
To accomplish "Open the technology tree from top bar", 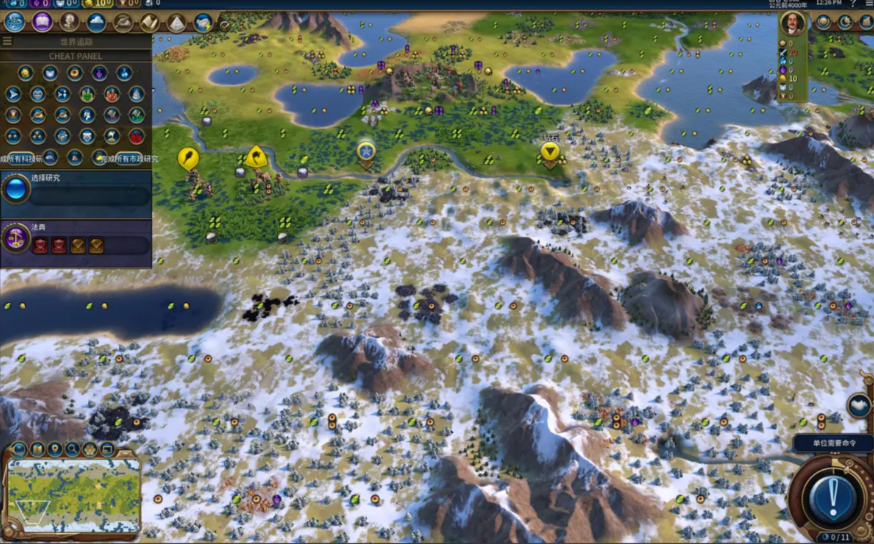I will coord(15,22).
